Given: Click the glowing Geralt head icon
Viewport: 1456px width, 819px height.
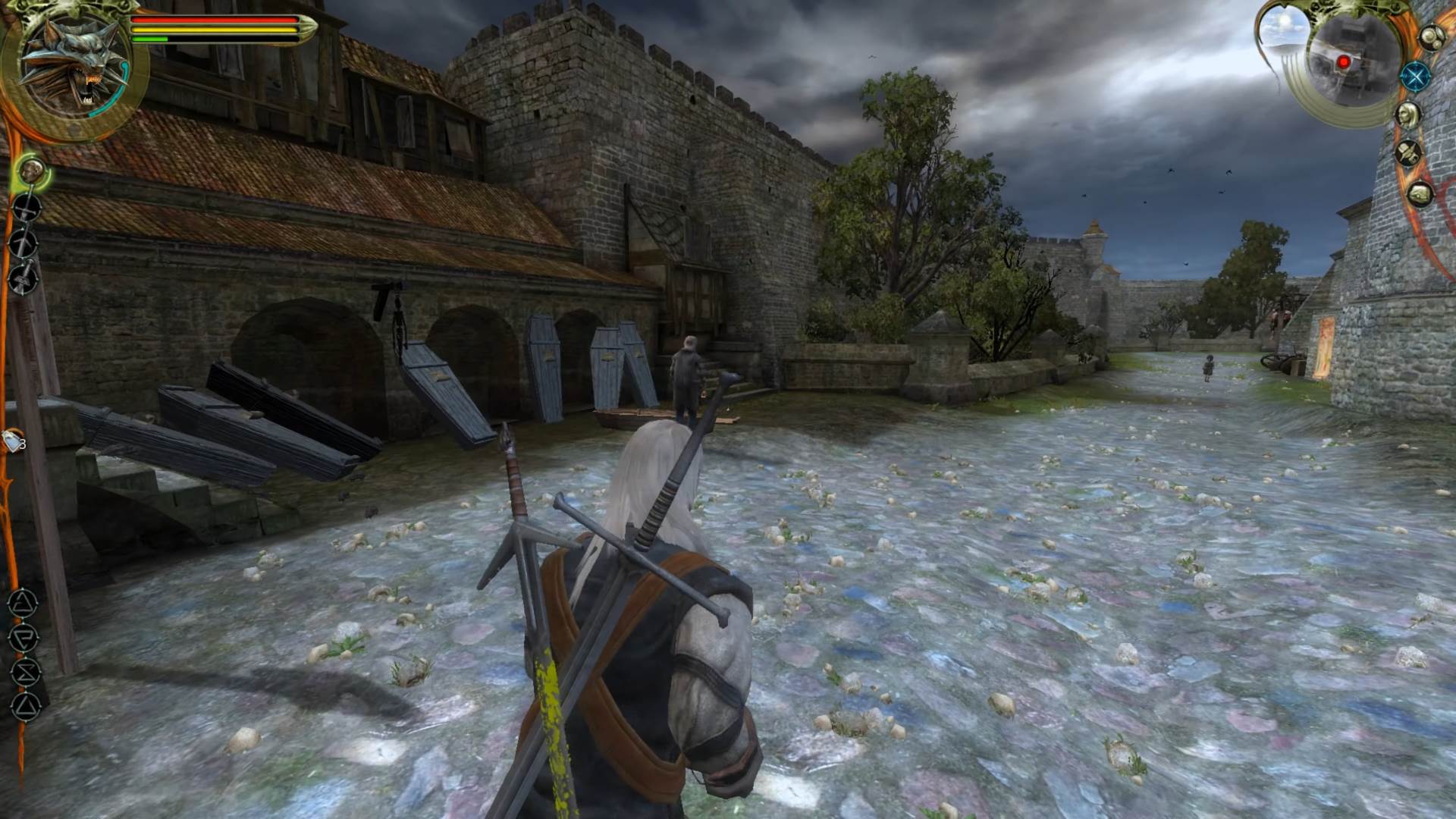Looking at the screenshot, I should click(x=31, y=171).
